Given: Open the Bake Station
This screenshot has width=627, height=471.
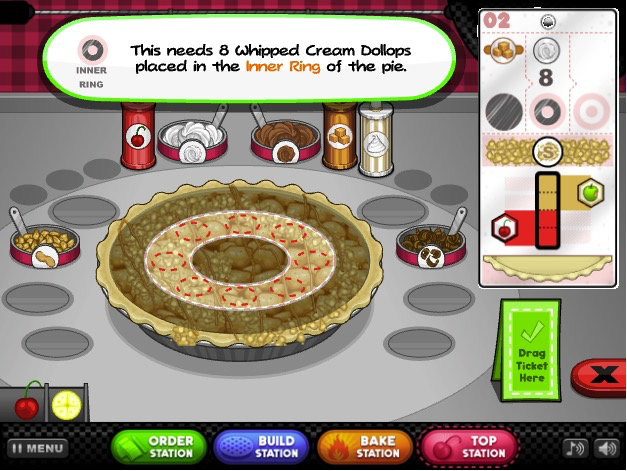Looking at the screenshot, I should tap(366, 447).
